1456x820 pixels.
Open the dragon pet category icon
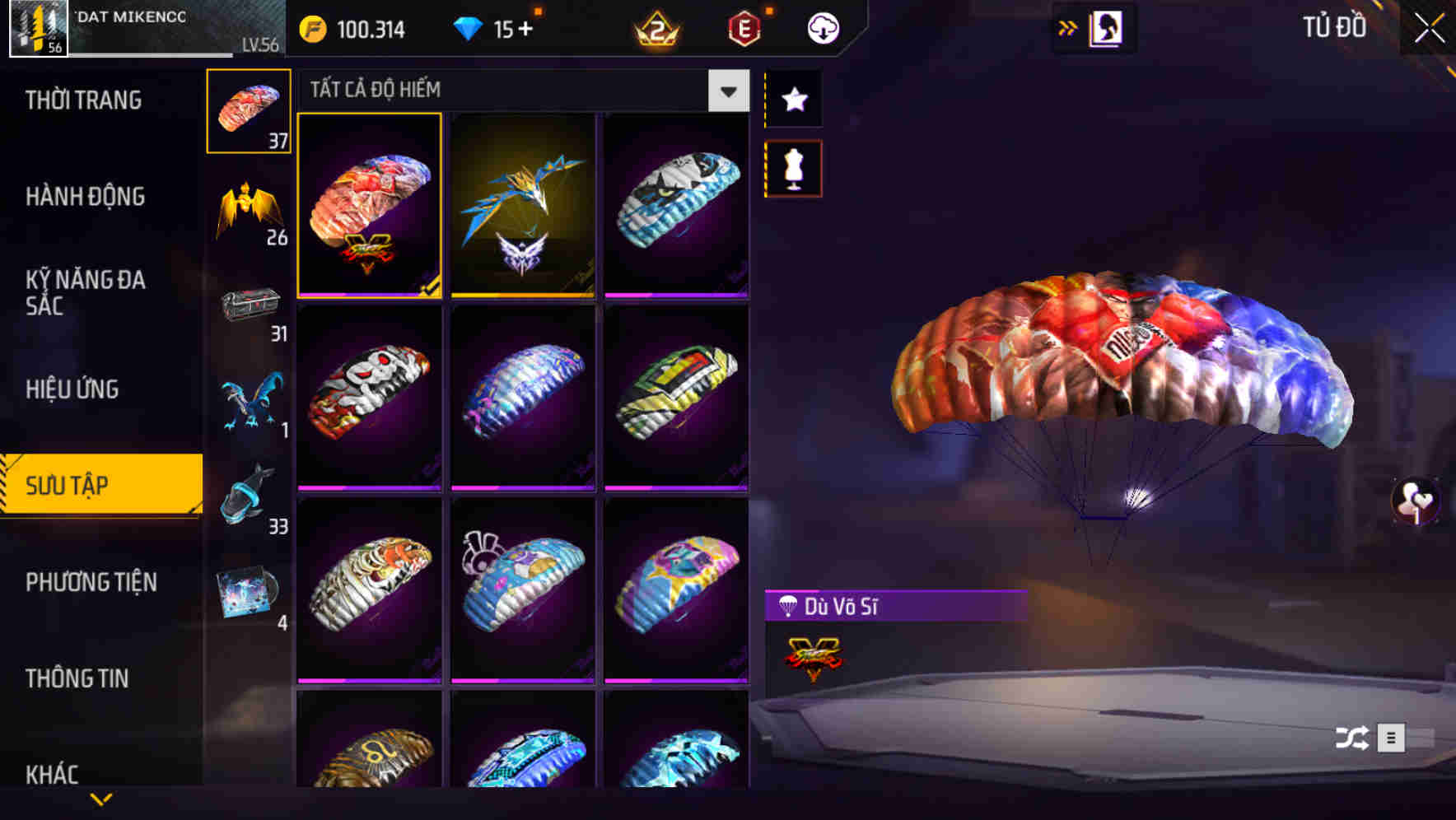click(x=249, y=401)
